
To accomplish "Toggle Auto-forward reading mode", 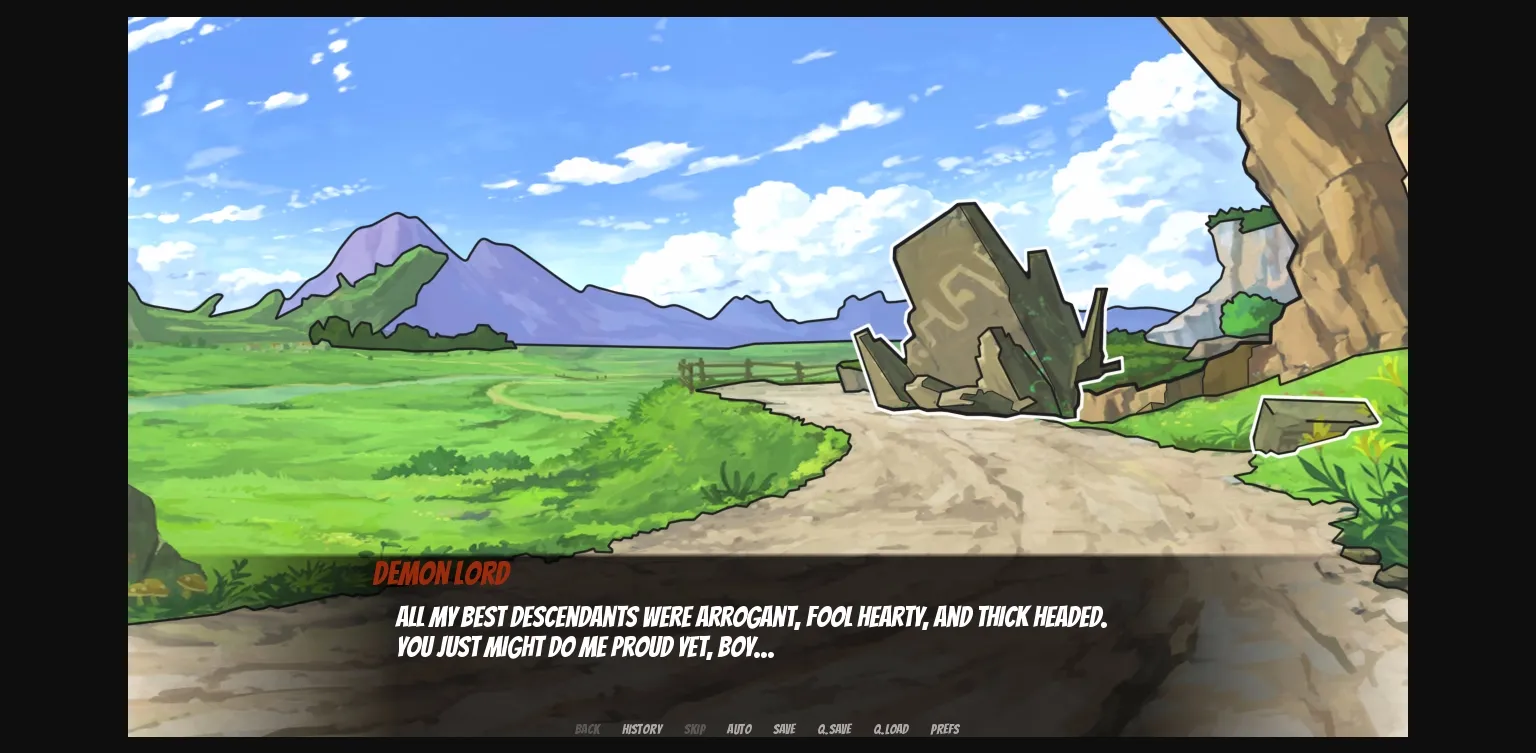I will pos(739,729).
